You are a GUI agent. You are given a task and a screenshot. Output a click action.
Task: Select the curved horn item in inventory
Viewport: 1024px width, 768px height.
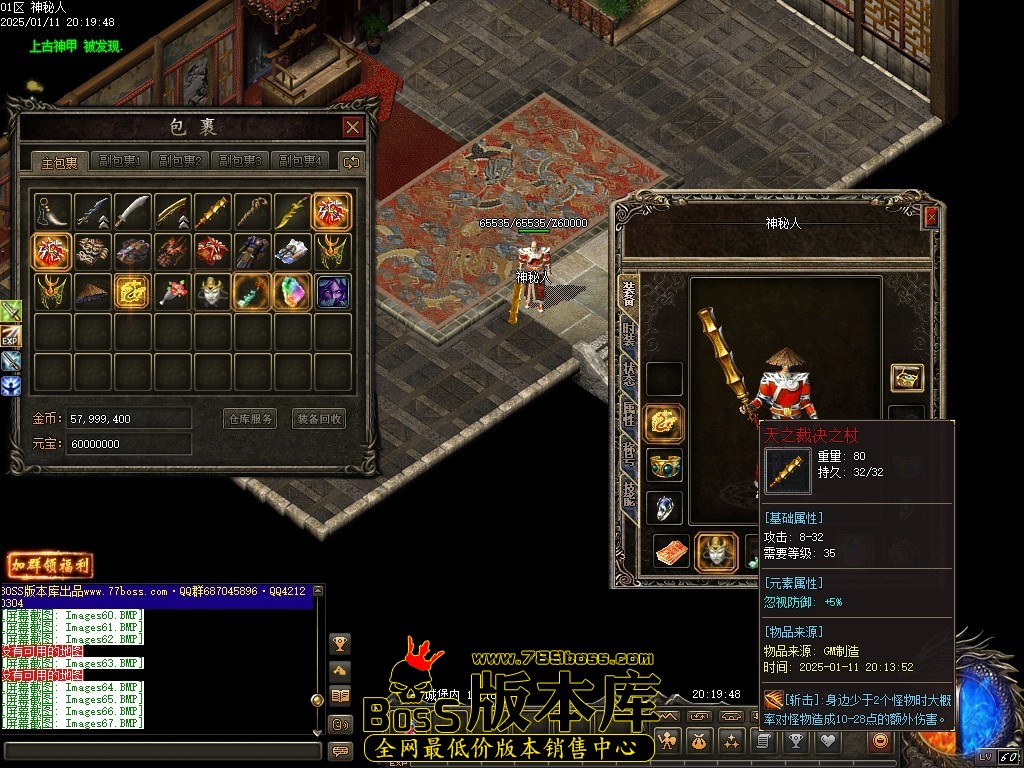coord(52,212)
